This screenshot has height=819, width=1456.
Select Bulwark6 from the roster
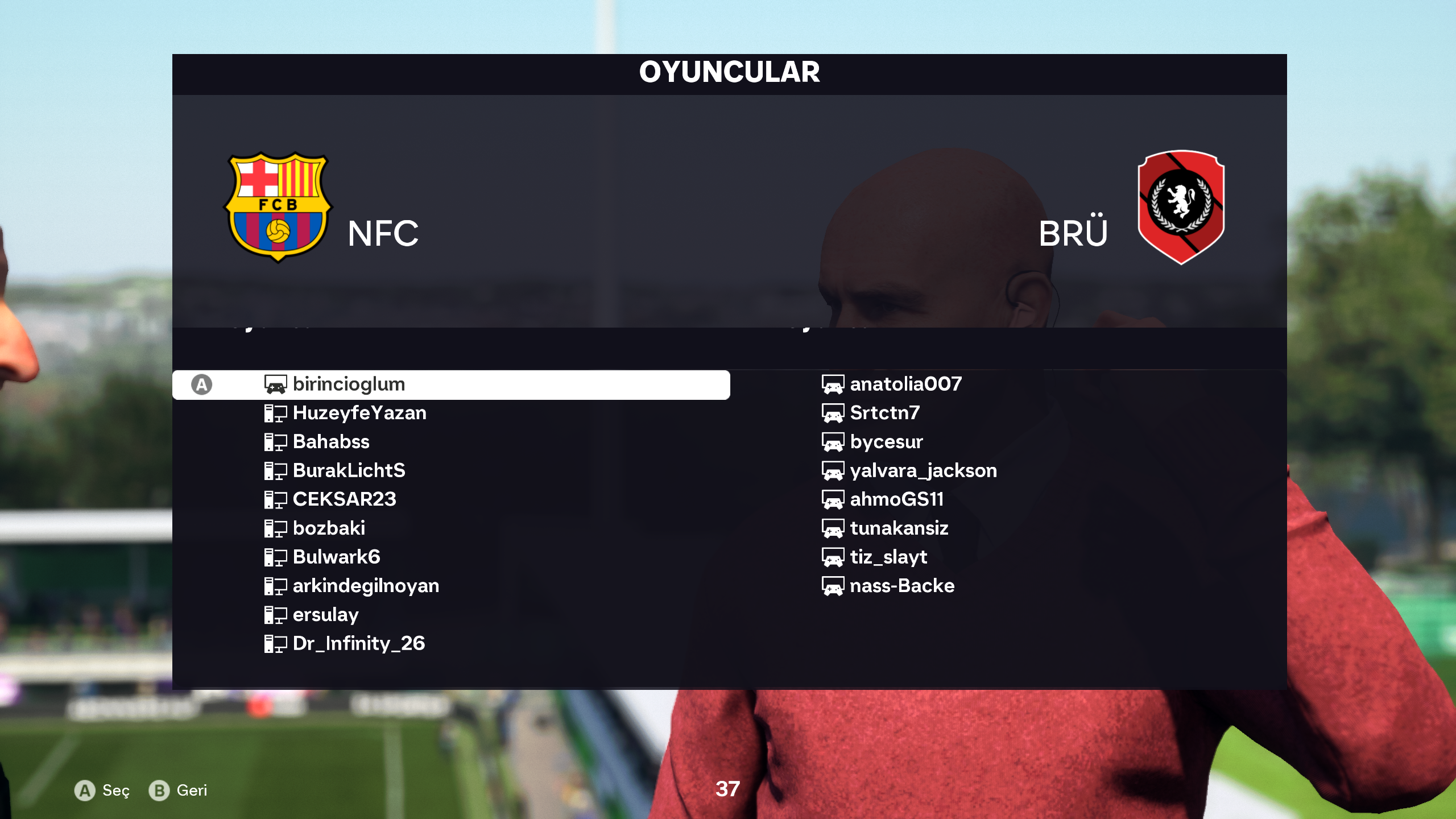(x=336, y=557)
